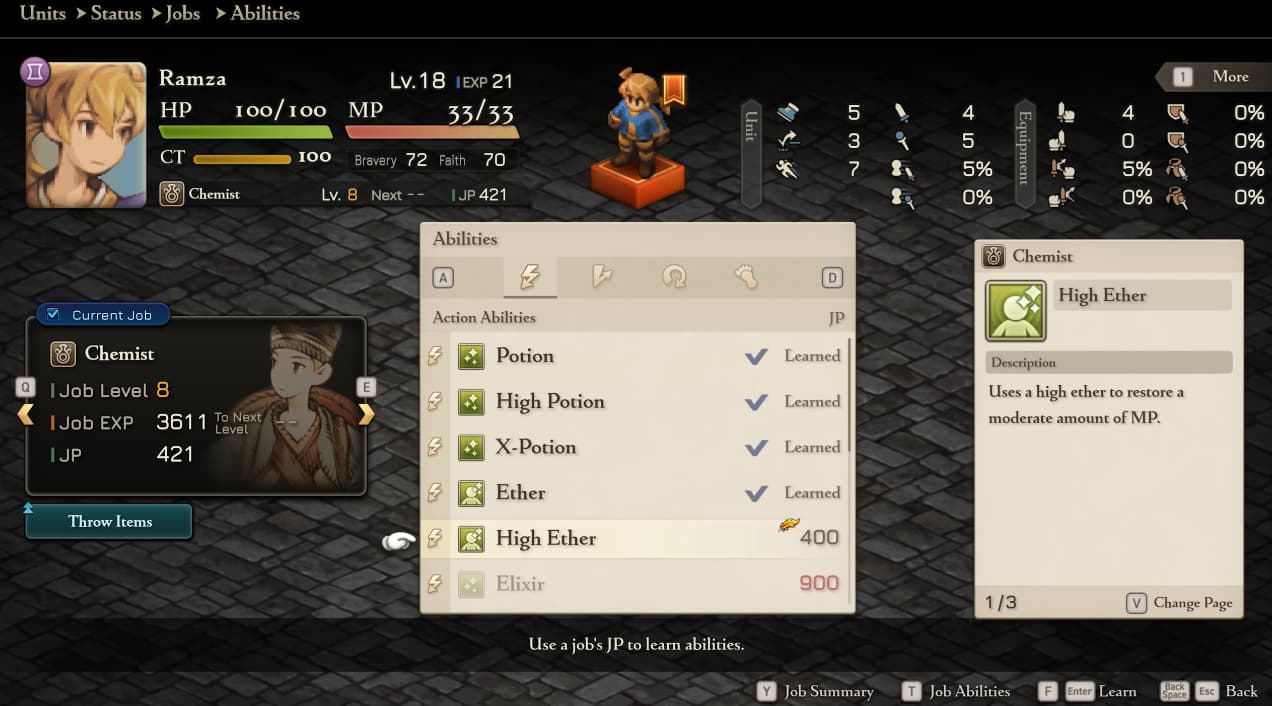Show More unit stats
This screenshot has width=1272, height=706.
coord(1216,77)
